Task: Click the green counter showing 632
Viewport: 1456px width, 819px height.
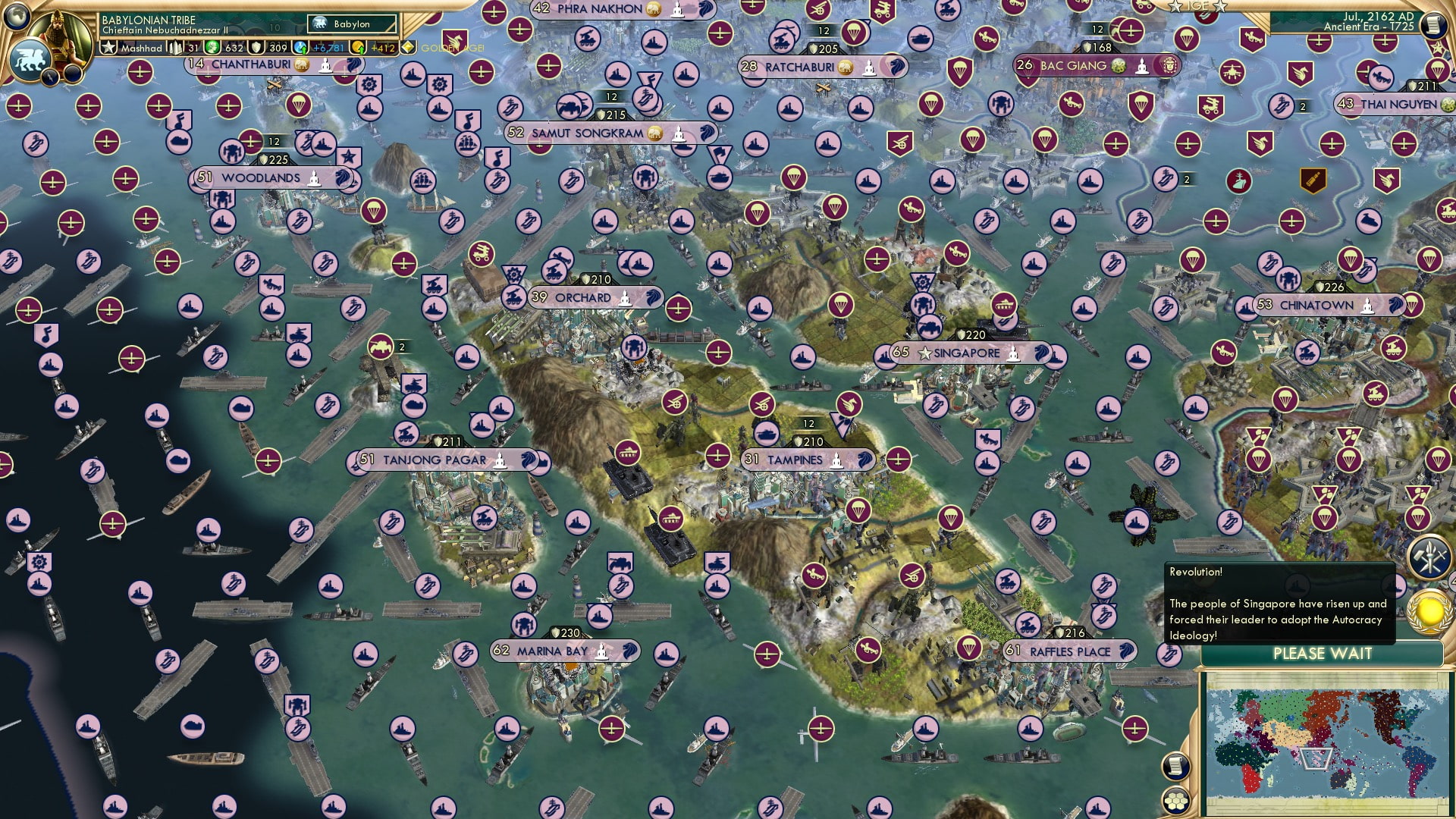Action: click(x=227, y=47)
